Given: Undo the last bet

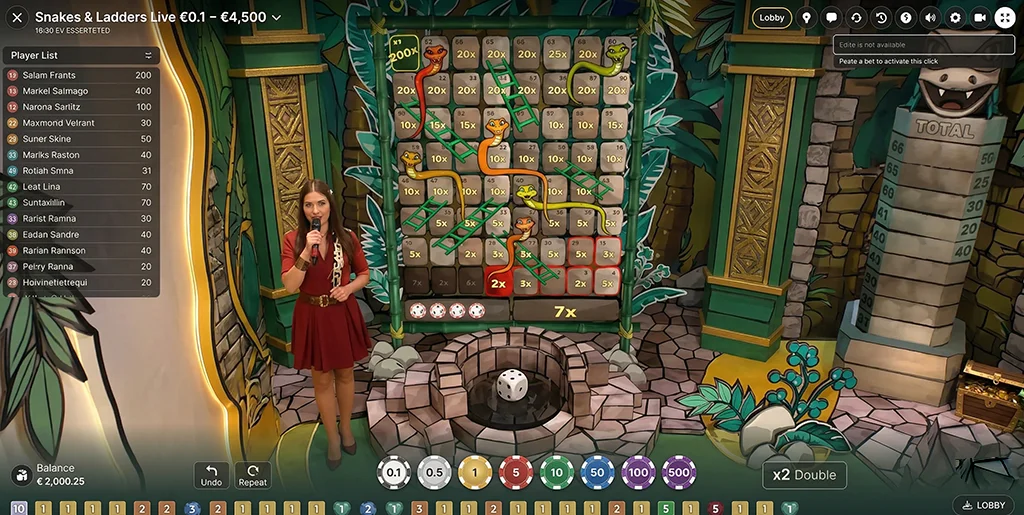Looking at the screenshot, I should [211, 475].
